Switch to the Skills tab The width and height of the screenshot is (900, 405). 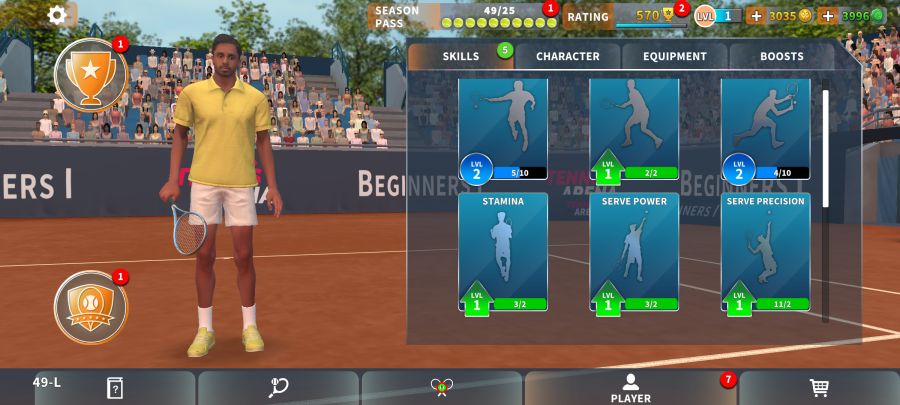pyautogui.click(x=461, y=57)
